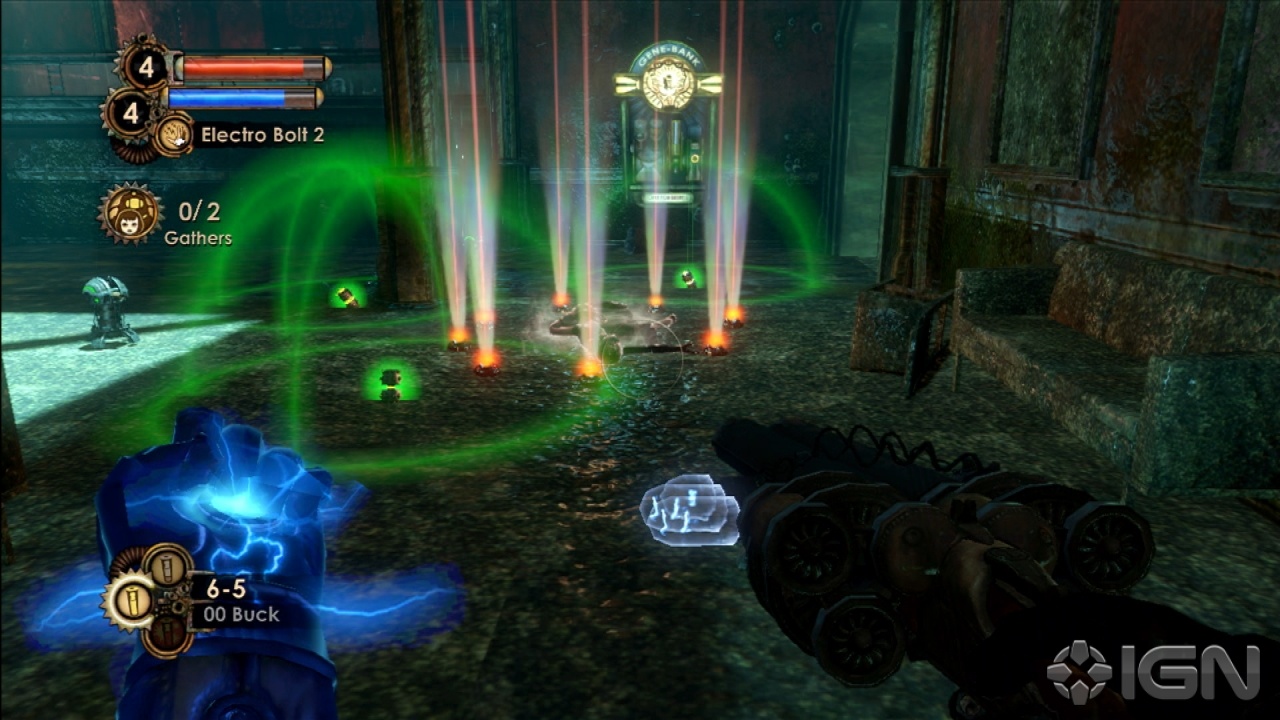Select the dimmed dark red shell ammo
Image resolution: width=1280 pixels, height=720 pixels.
click(x=165, y=634)
